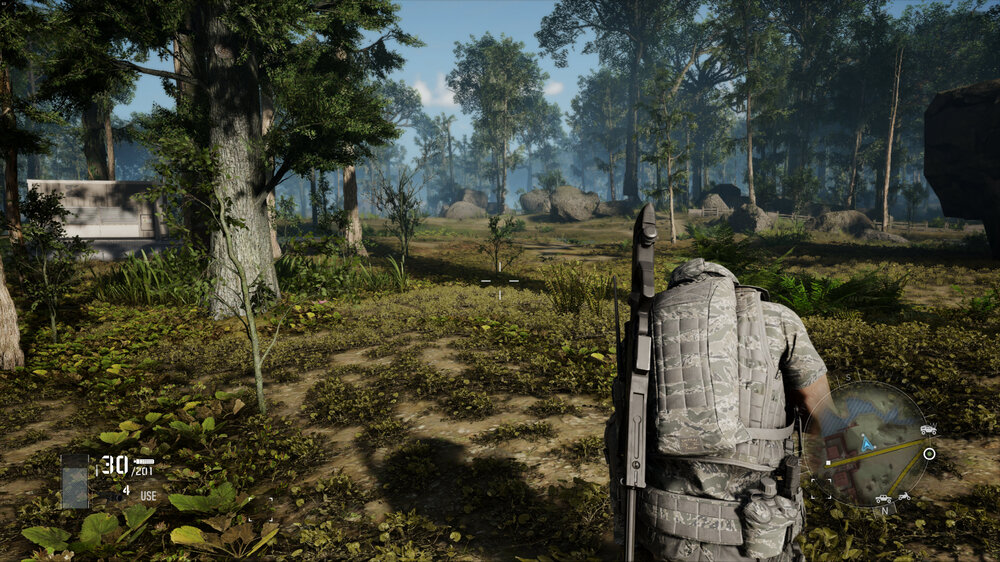Open the circular minimap
Viewport: 1000px width, 562px height.
tap(869, 444)
